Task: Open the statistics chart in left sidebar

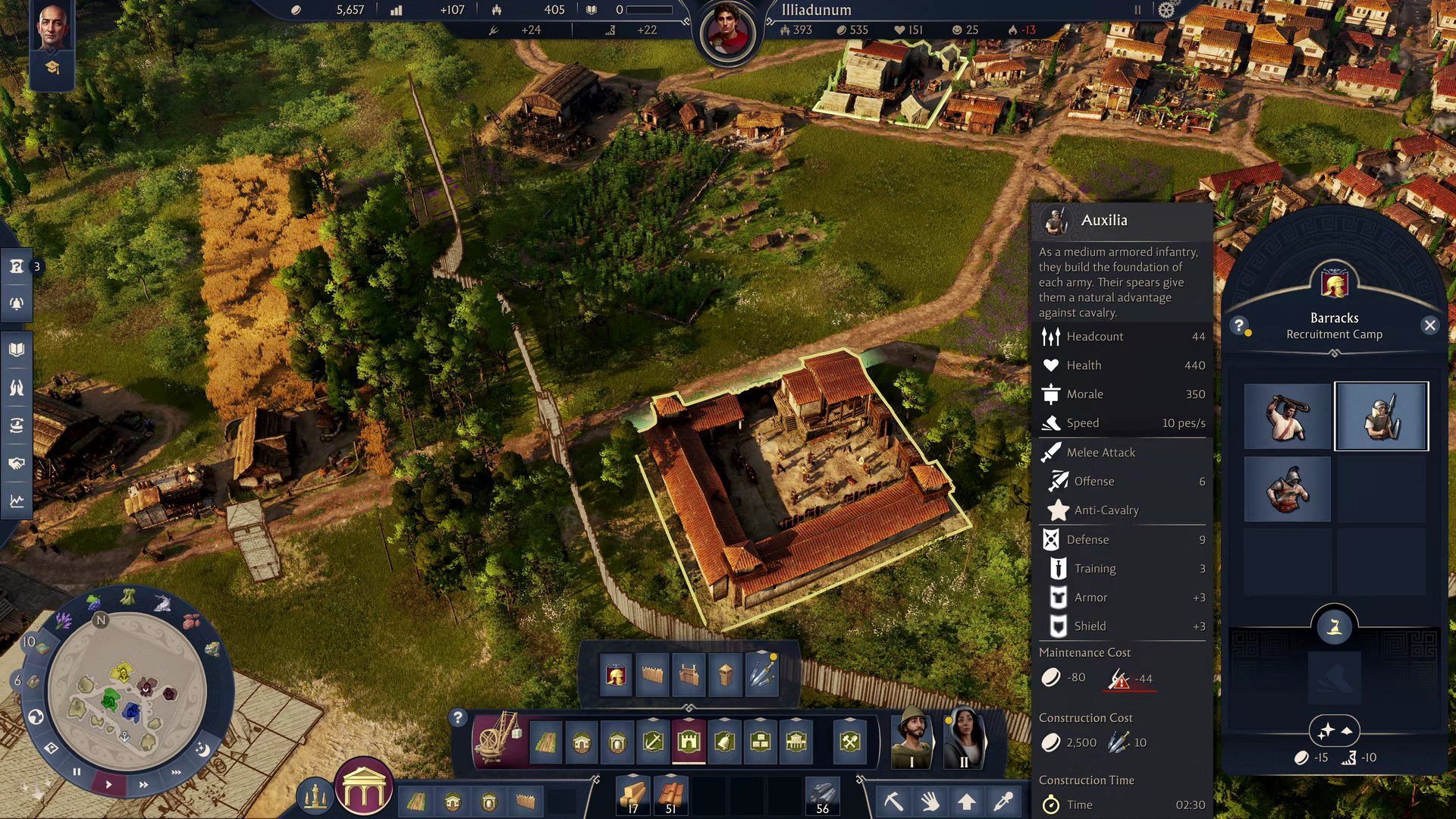Action: pyautogui.click(x=17, y=501)
